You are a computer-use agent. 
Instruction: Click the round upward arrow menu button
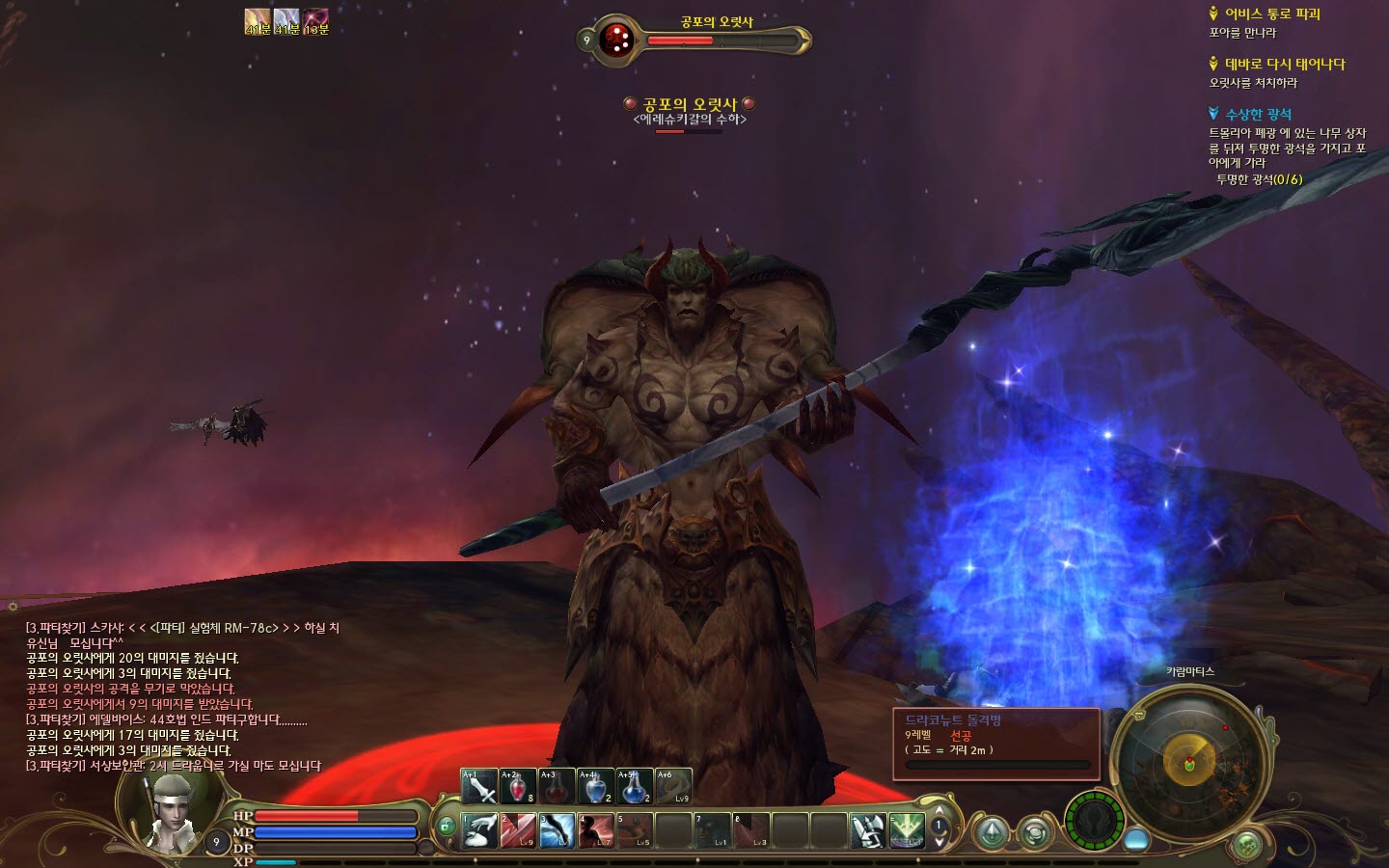click(993, 831)
